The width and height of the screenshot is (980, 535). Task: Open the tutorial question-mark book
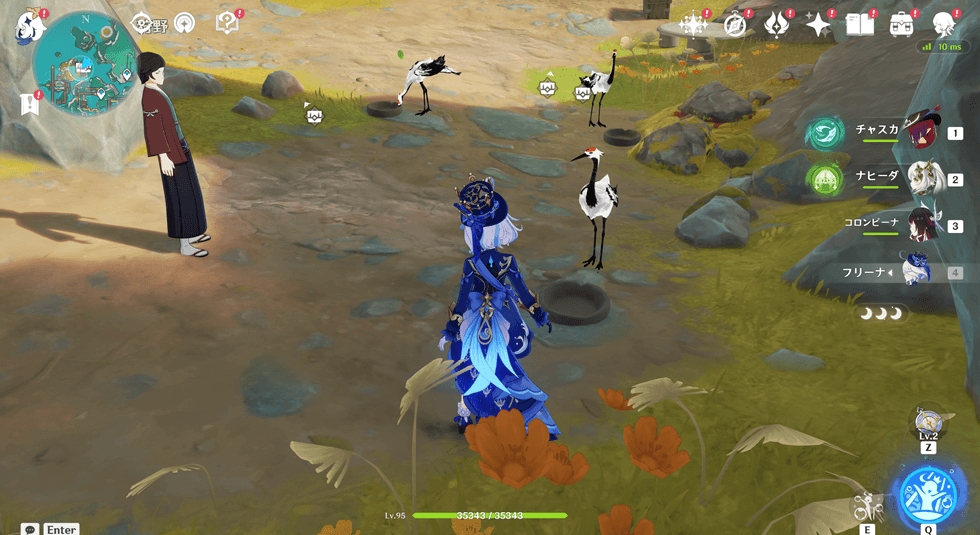pos(227,23)
